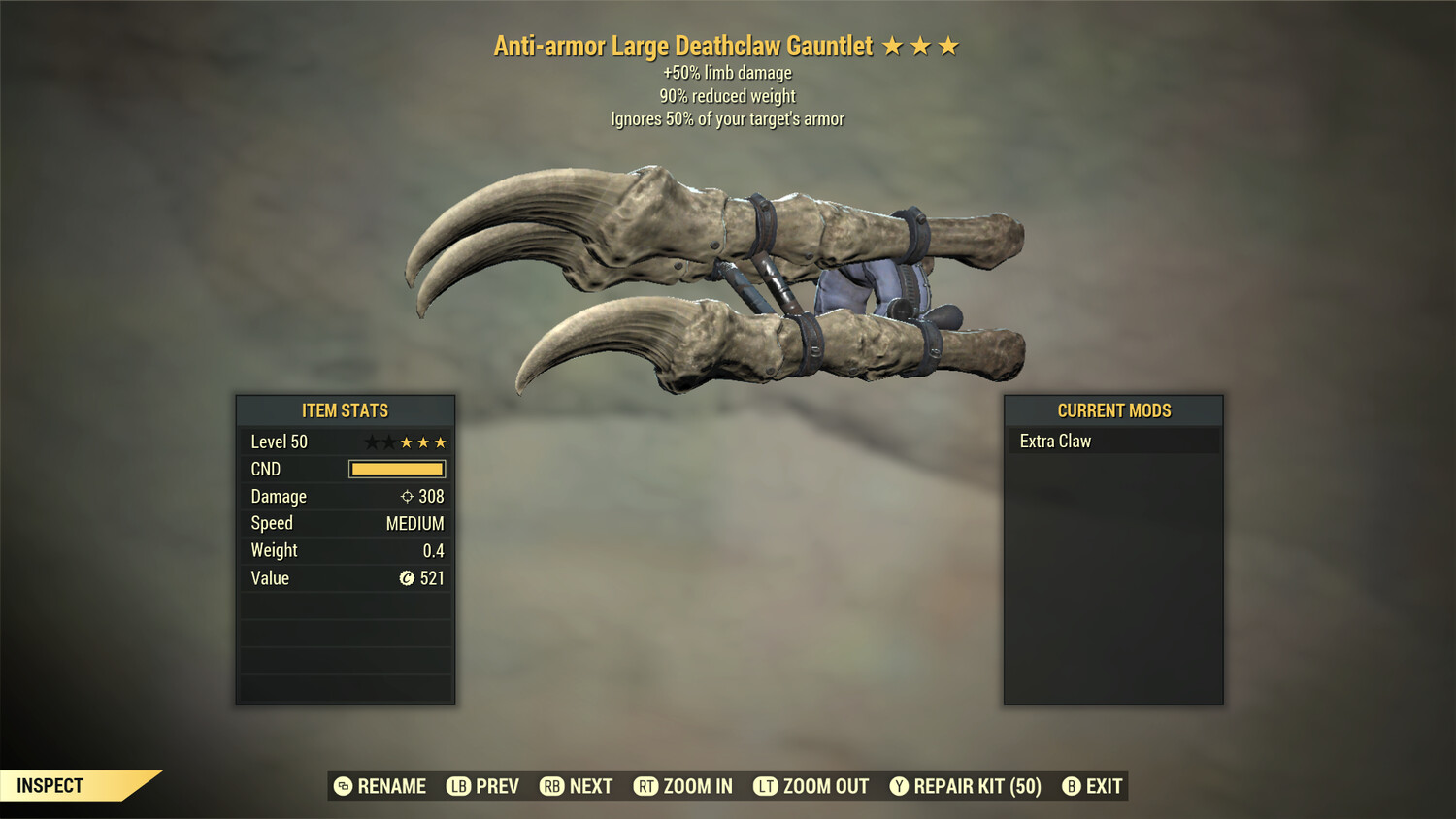Toggle the second star next to Level 50
This screenshot has height=819, width=1456.
[391, 442]
